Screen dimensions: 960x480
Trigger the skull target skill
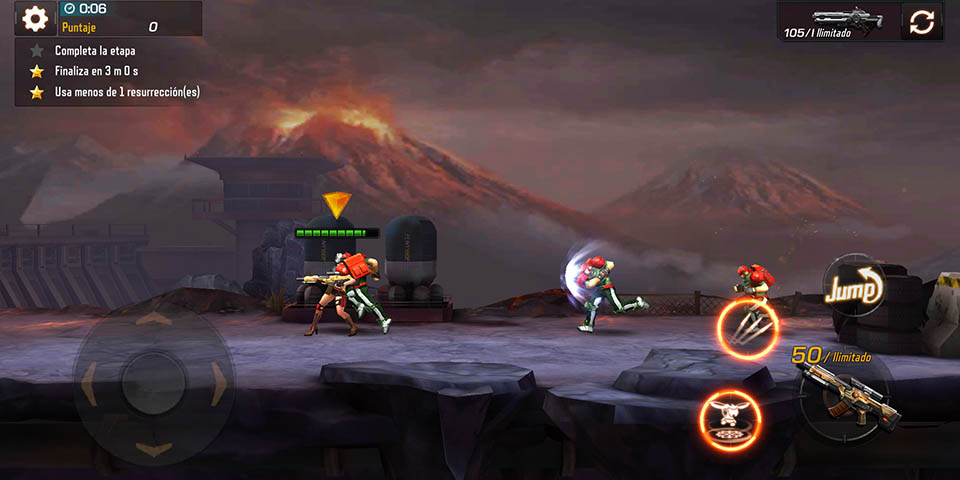727,419
